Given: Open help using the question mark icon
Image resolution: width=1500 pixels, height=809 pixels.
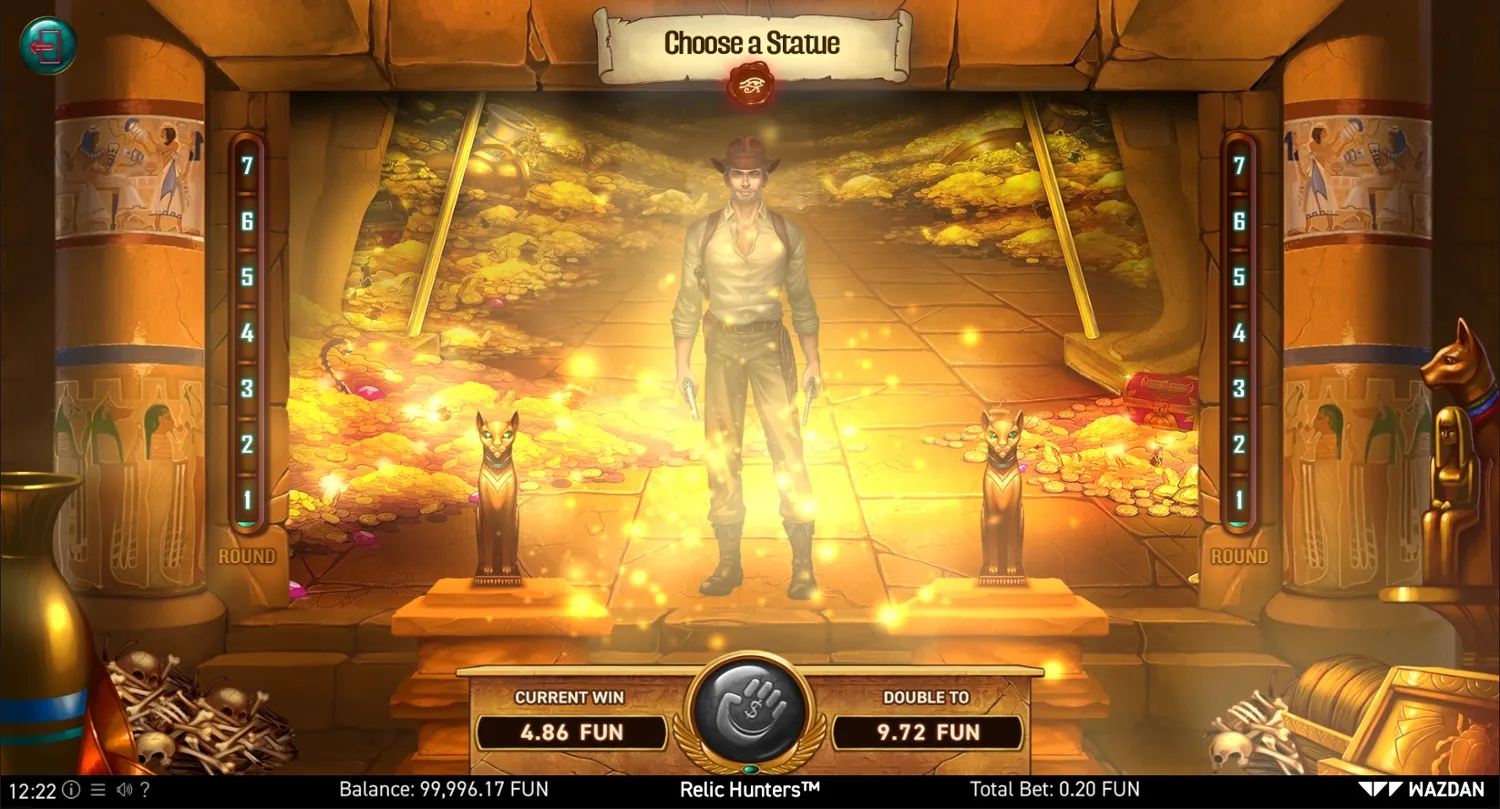Looking at the screenshot, I should [145, 789].
